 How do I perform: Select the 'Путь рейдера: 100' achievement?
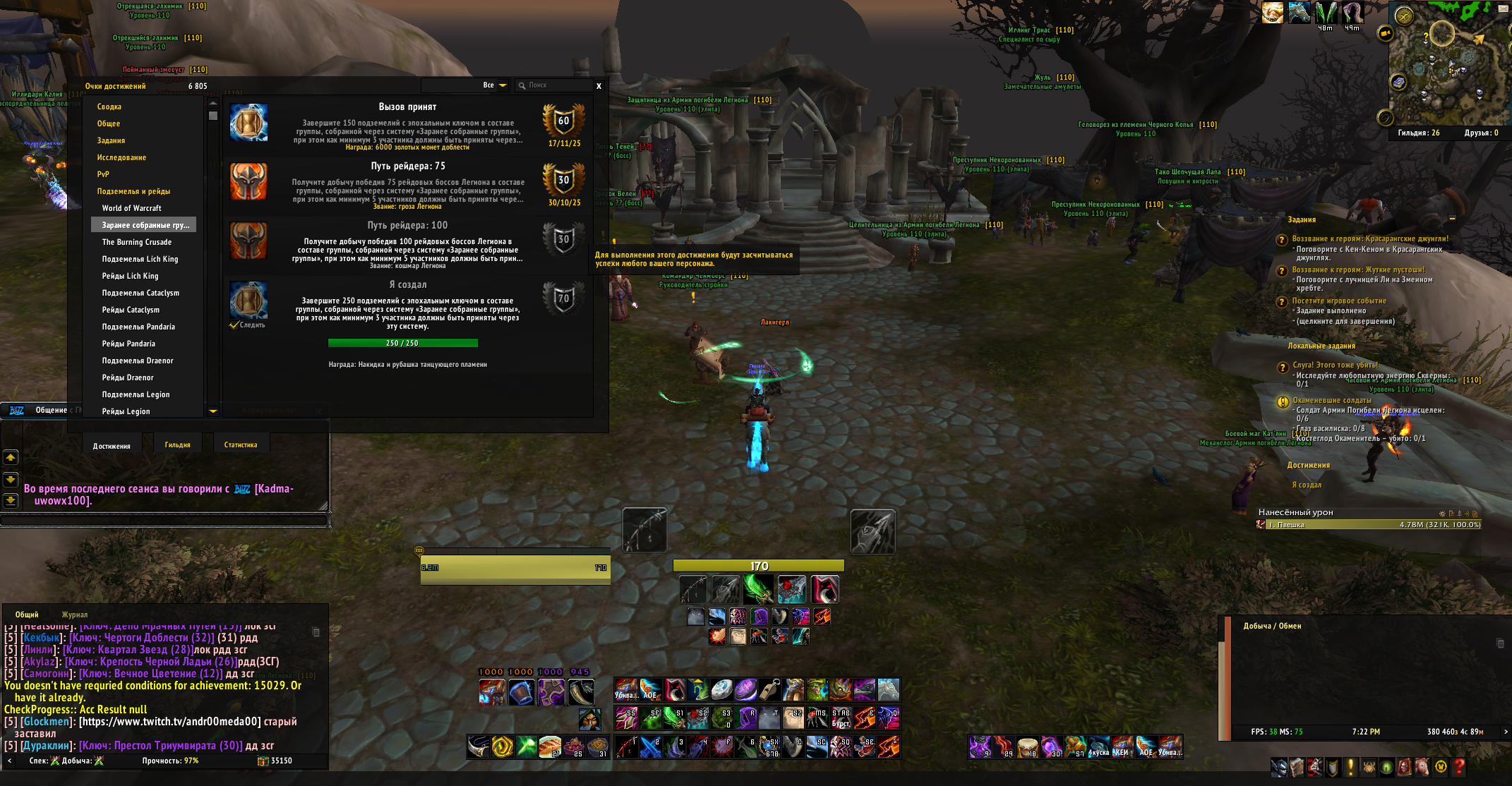point(408,244)
